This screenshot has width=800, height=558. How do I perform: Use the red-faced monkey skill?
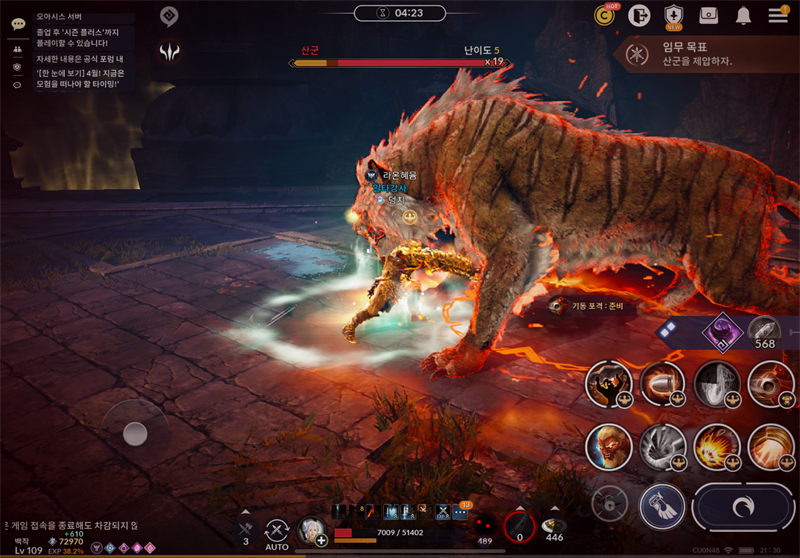pyautogui.click(x=609, y=446)
